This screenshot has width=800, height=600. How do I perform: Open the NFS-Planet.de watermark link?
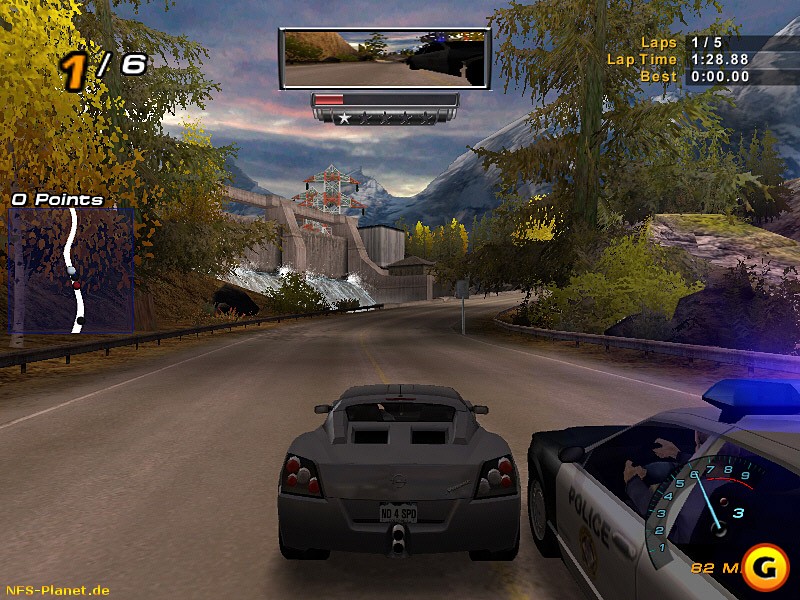click(57, 590)
